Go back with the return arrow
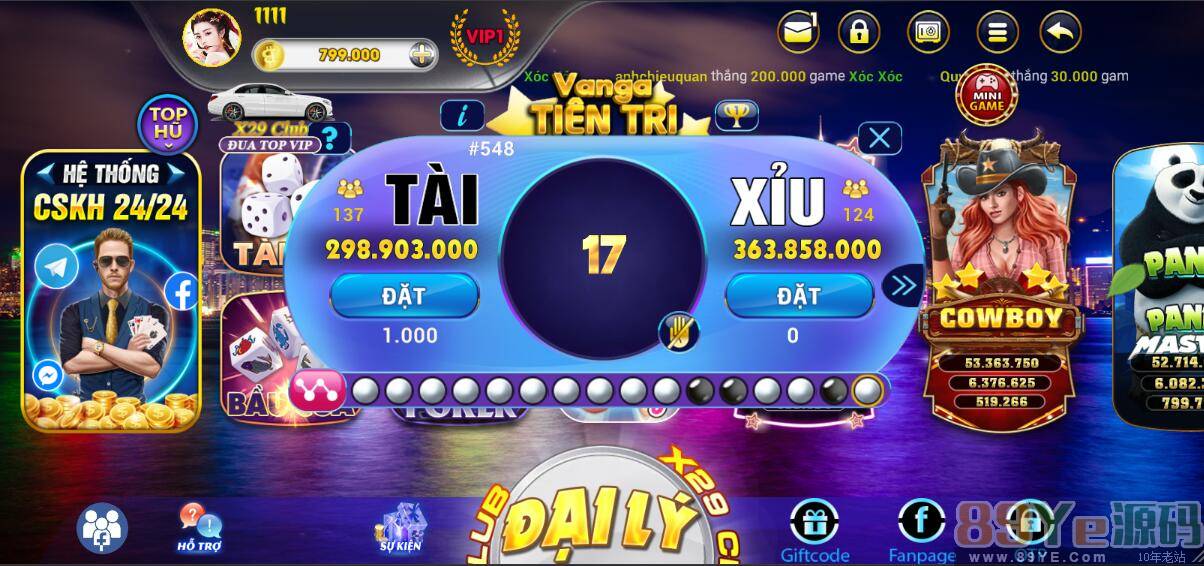1204x566 pixels. click(1060, 32)
